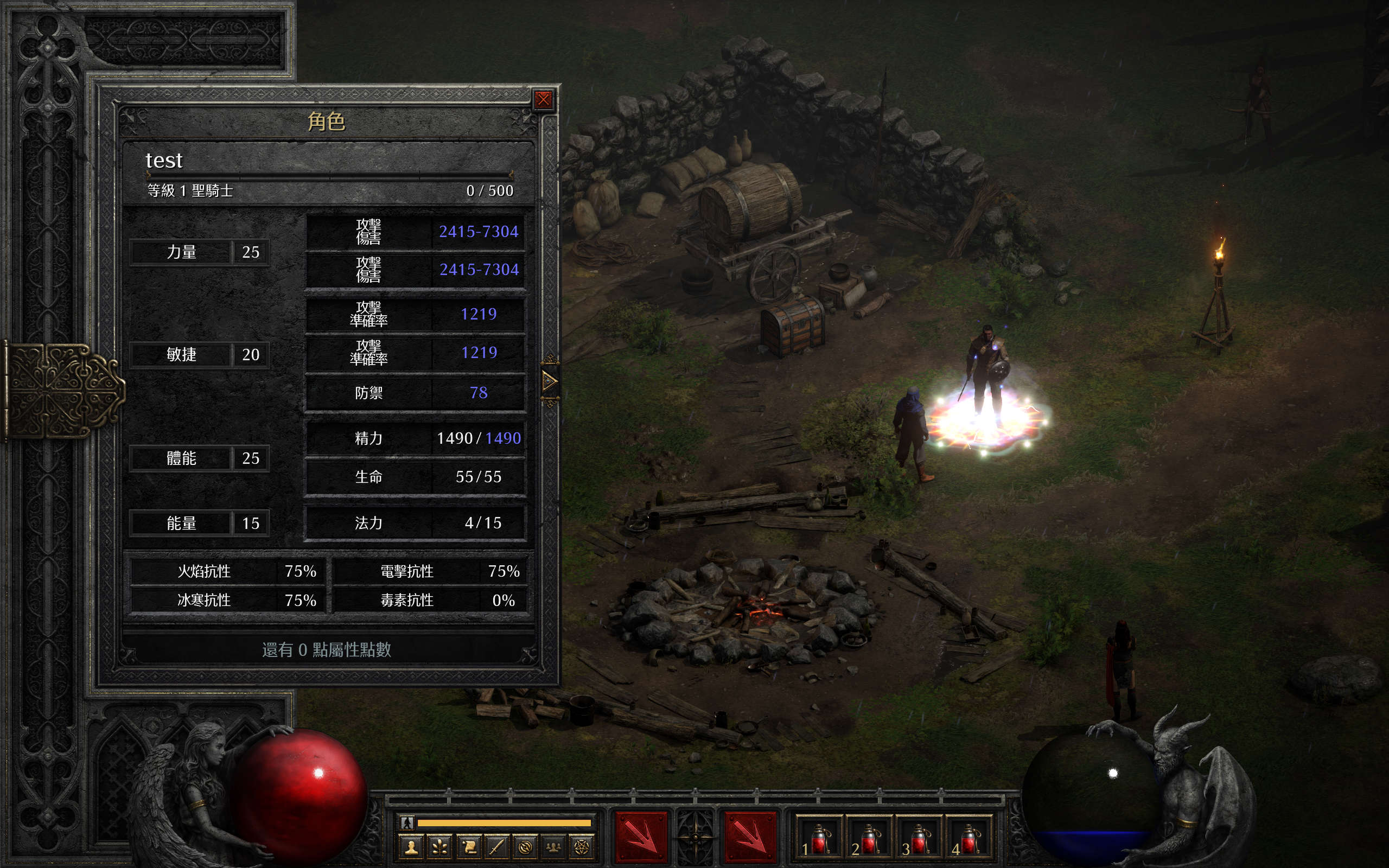This screenshot has height=868, width=1389.
Task: Drink the red potion in belt slot 4
Action: tap(969, 839)
